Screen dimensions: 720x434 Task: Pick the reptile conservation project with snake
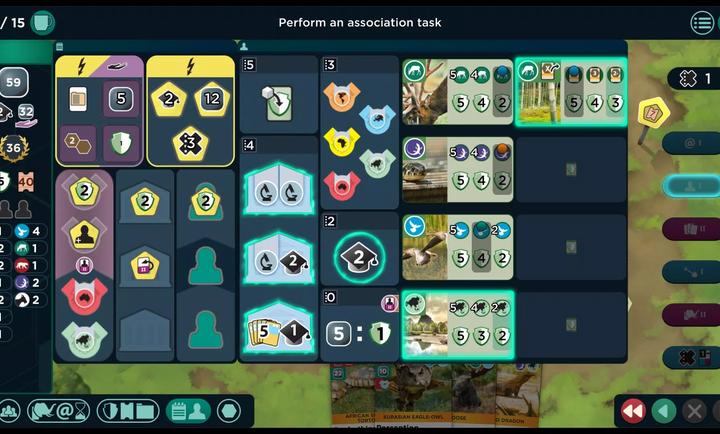pos(457,169)
